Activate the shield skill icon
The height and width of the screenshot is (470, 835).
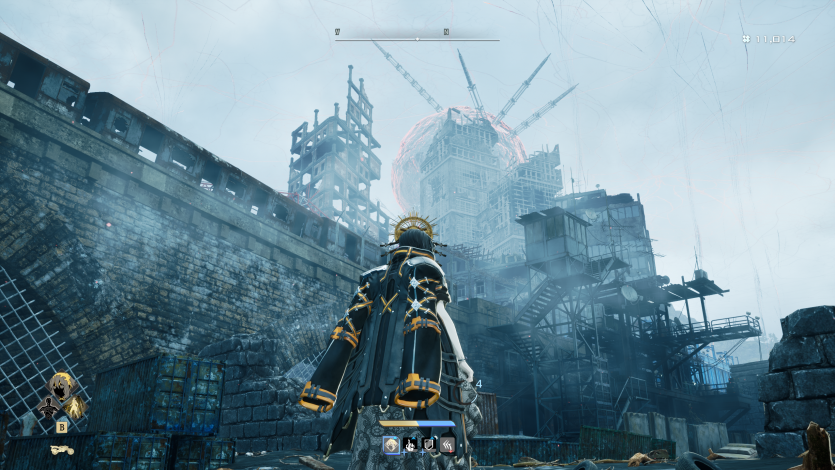coord(428,443)
